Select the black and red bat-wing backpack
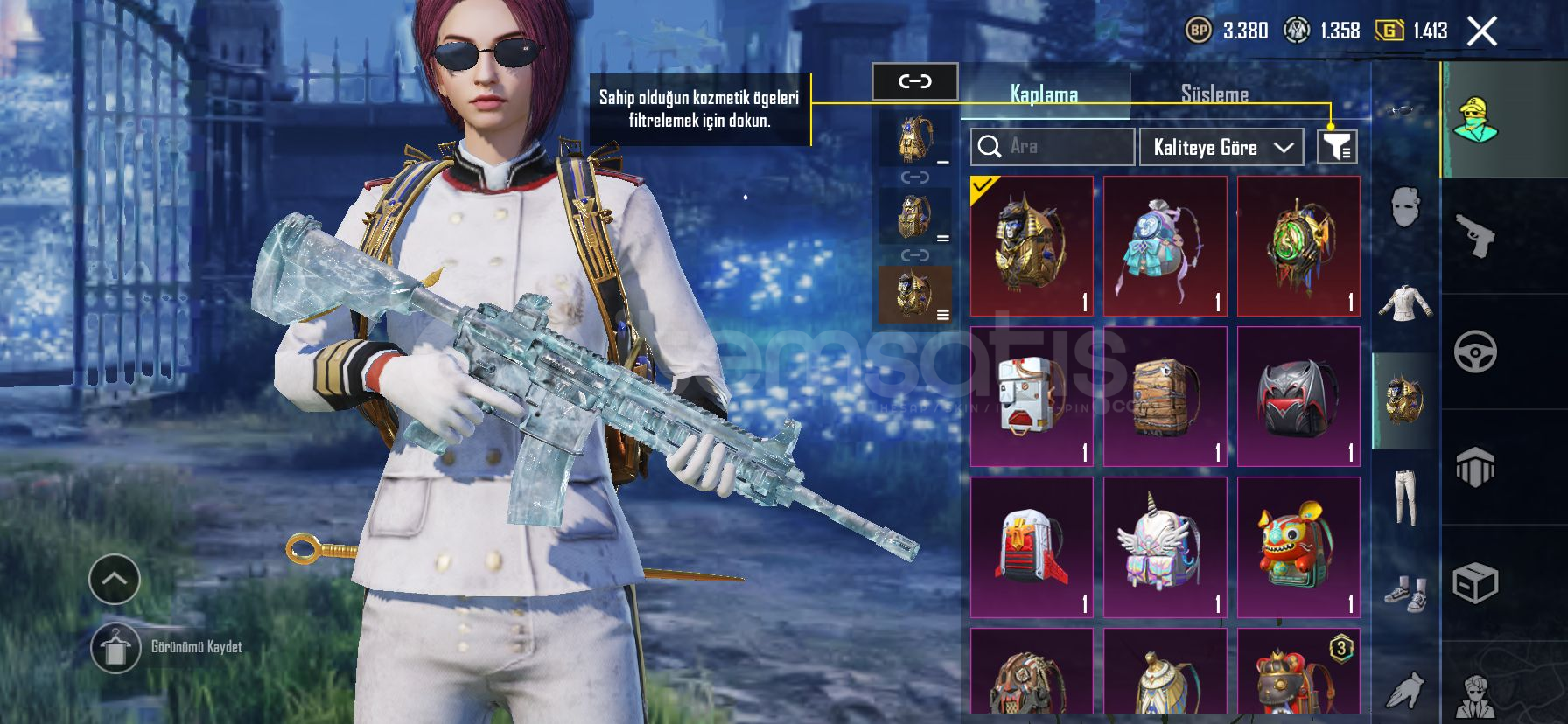This screenshot has width=1568, height=724. click(1298, 397)
